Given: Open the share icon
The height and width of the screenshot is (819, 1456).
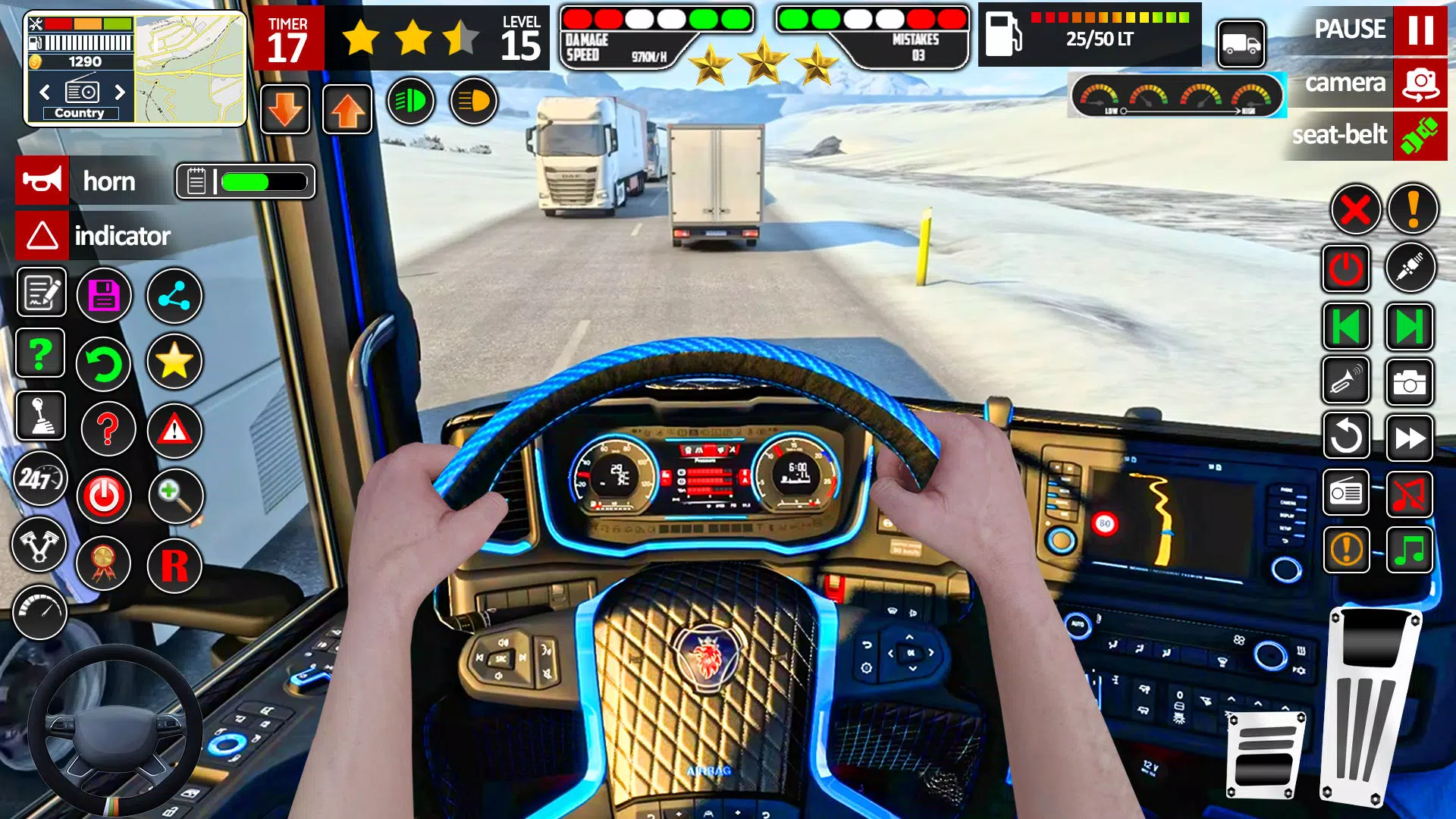Looking at the screenshot, I should click(x=174, y=296).
